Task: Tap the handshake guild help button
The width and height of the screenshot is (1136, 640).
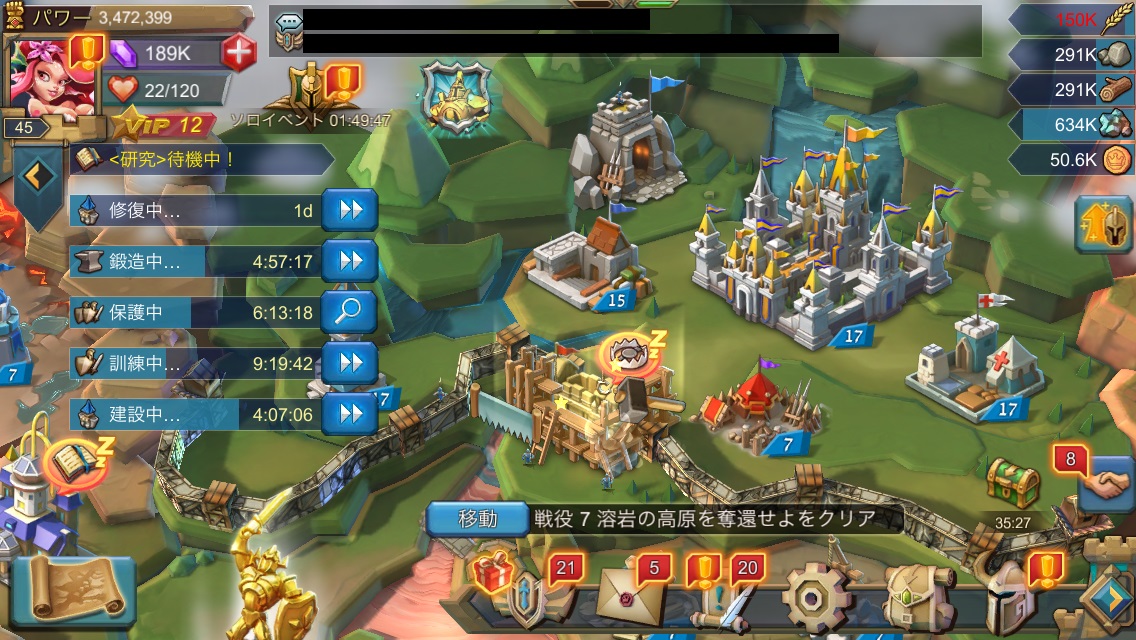Action: [1106, 485]
